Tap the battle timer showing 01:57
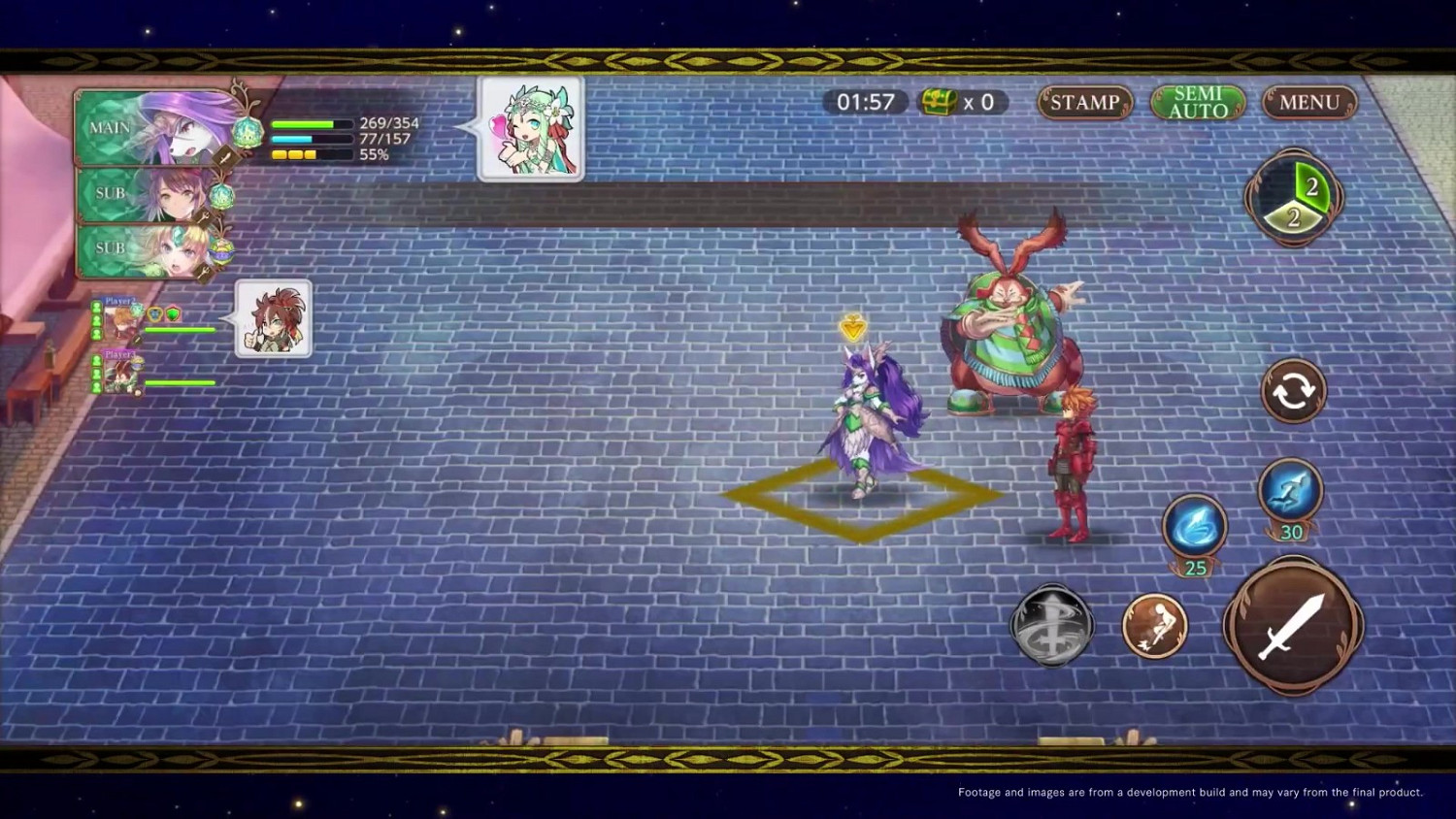The image size is (1456, 819). coord(864,101)
